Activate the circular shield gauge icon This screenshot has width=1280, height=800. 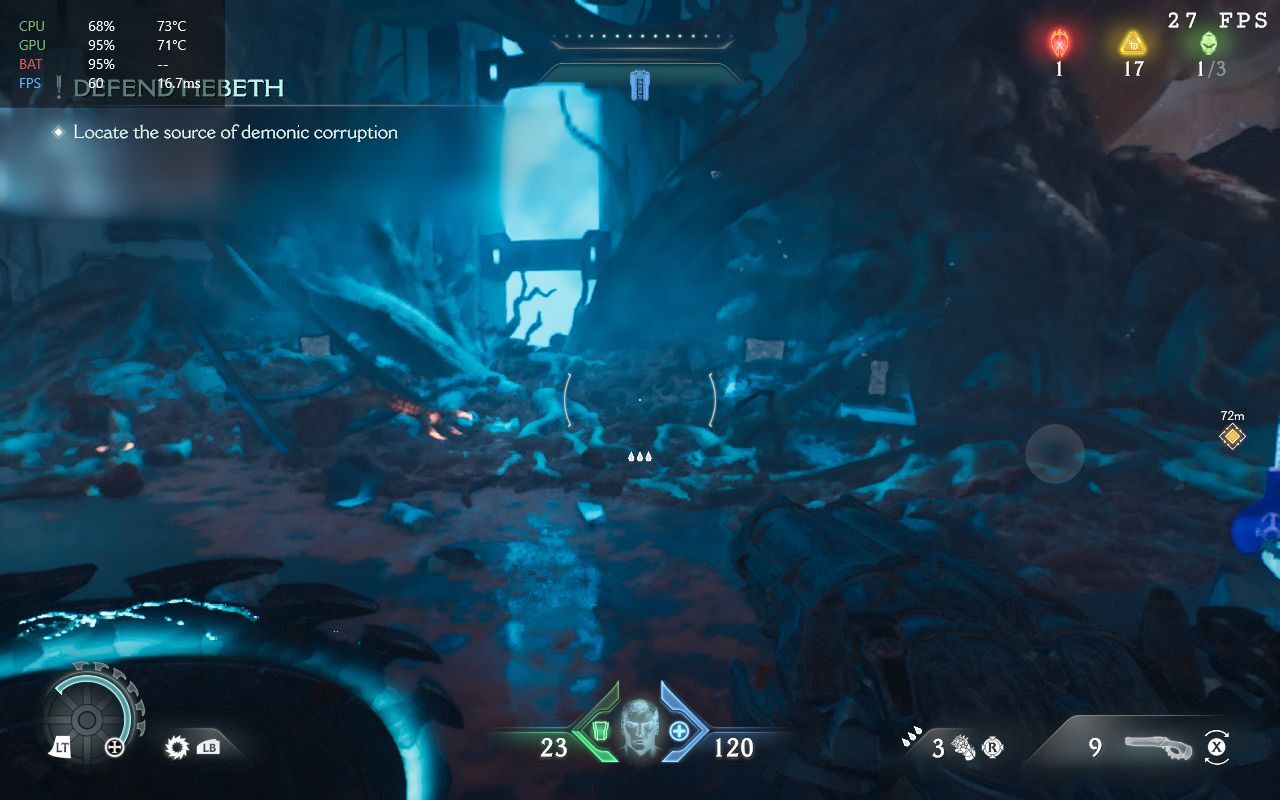coord(87,718)
